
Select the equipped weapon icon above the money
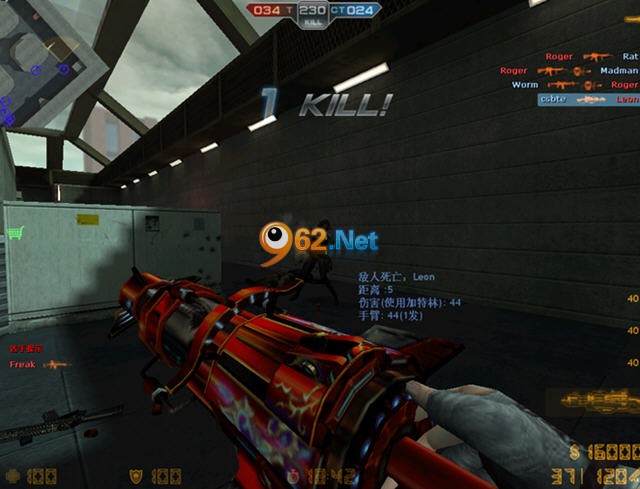[x=598, y=401]
